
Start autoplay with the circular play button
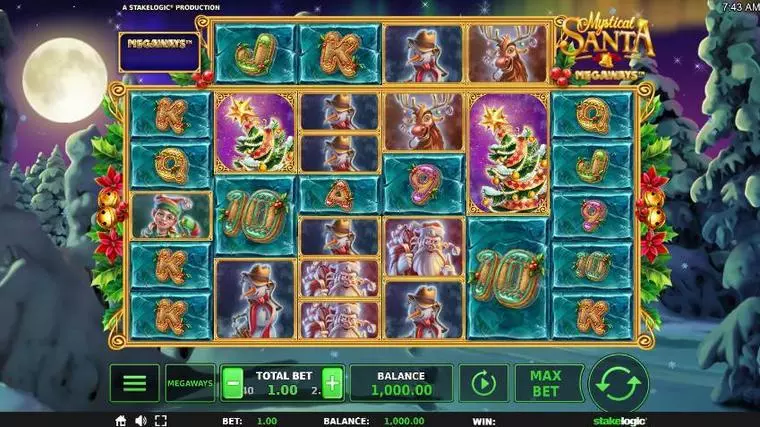click(484, 383)
